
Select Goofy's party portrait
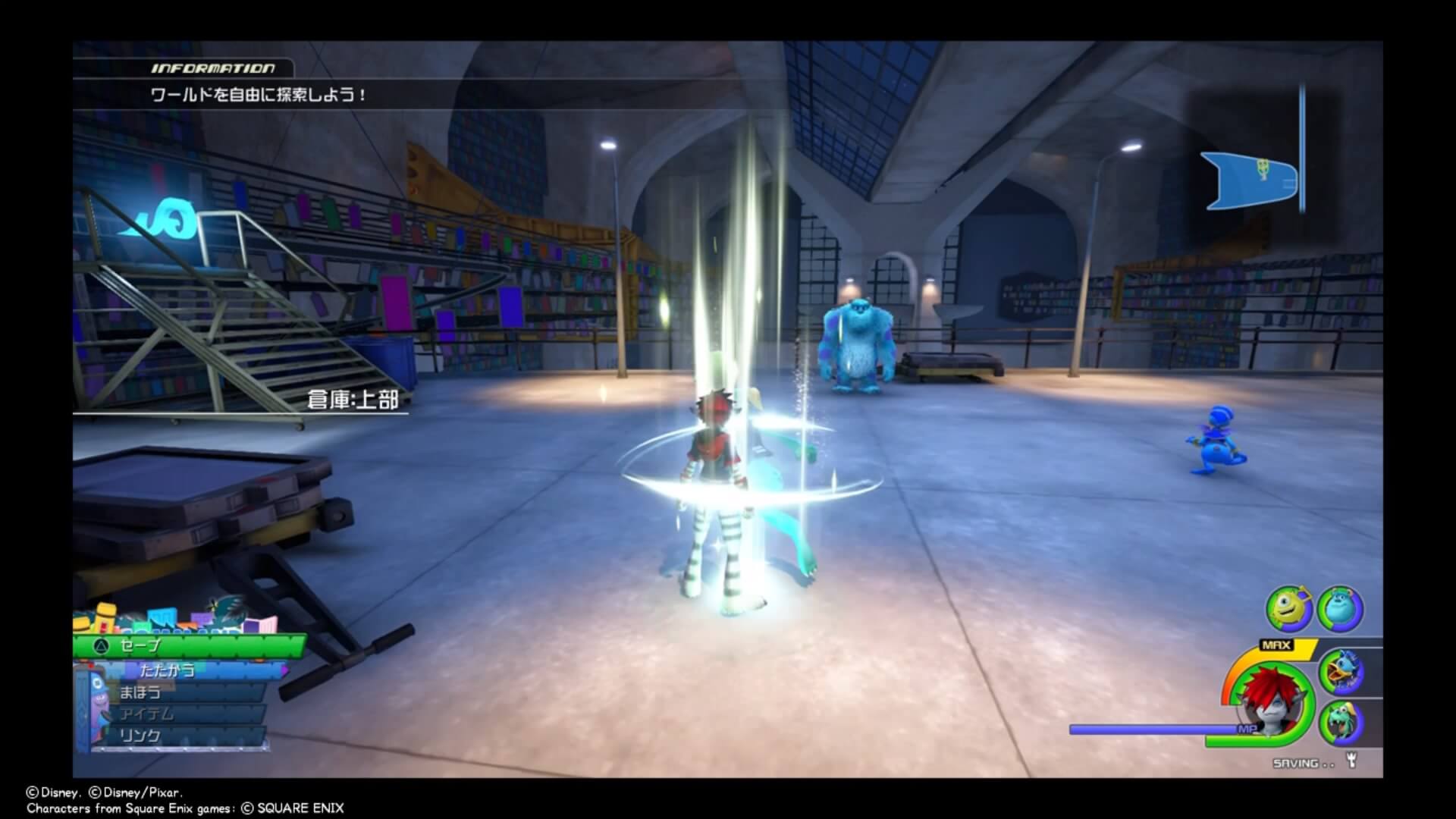1341,723
